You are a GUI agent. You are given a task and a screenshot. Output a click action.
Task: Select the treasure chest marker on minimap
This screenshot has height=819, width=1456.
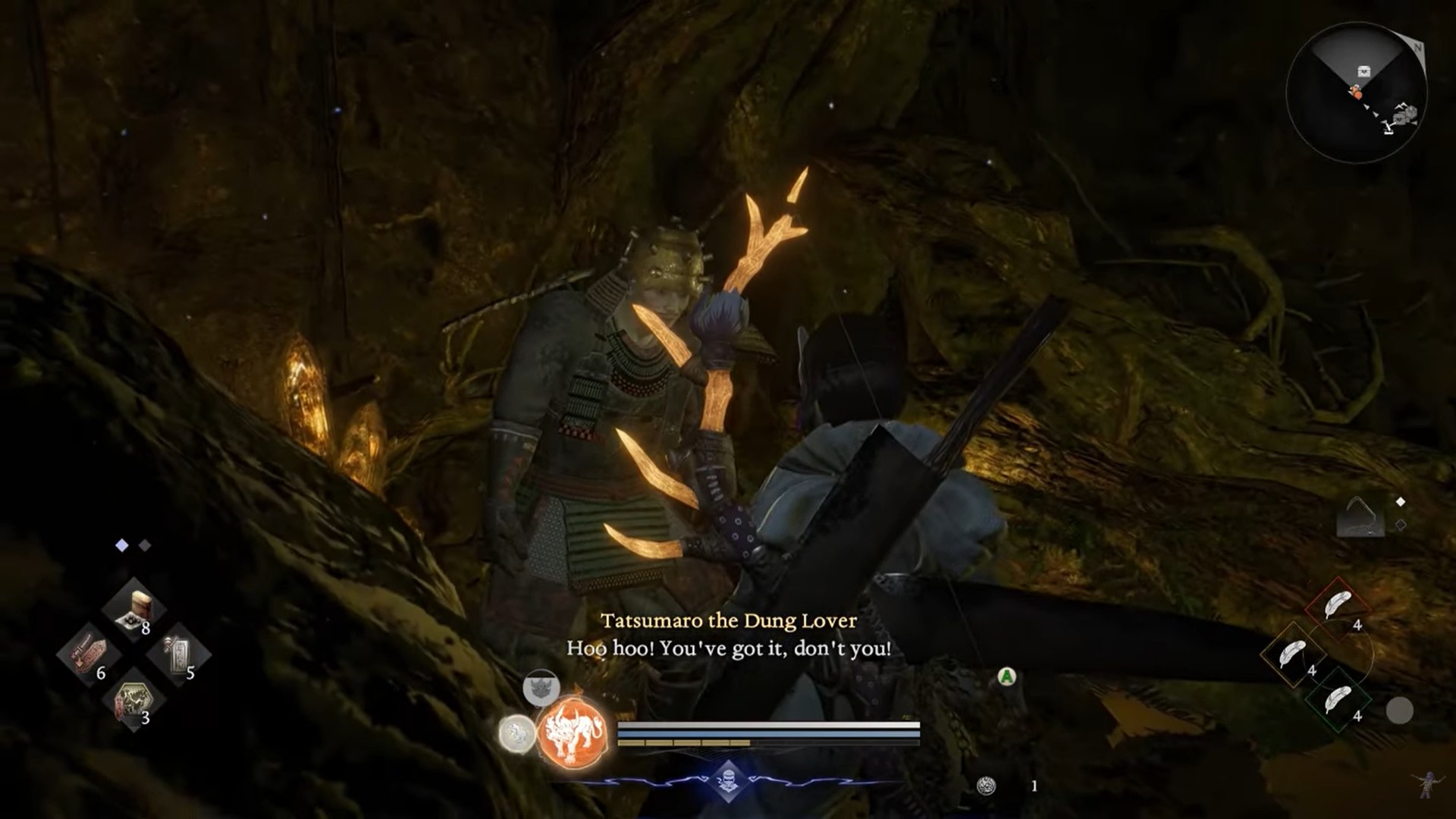1363,72
